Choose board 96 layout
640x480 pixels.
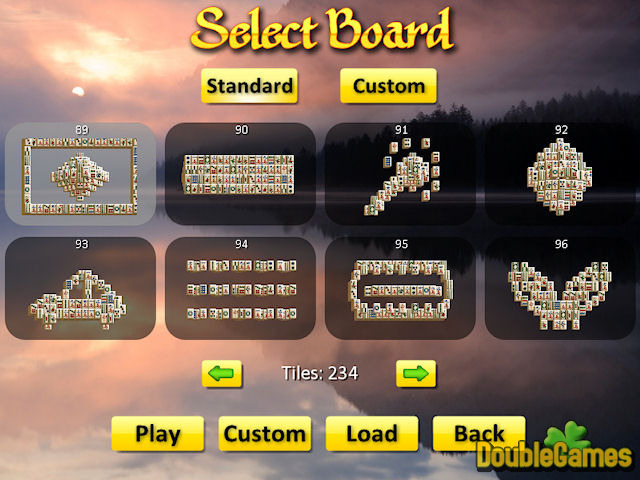[560, 288]
